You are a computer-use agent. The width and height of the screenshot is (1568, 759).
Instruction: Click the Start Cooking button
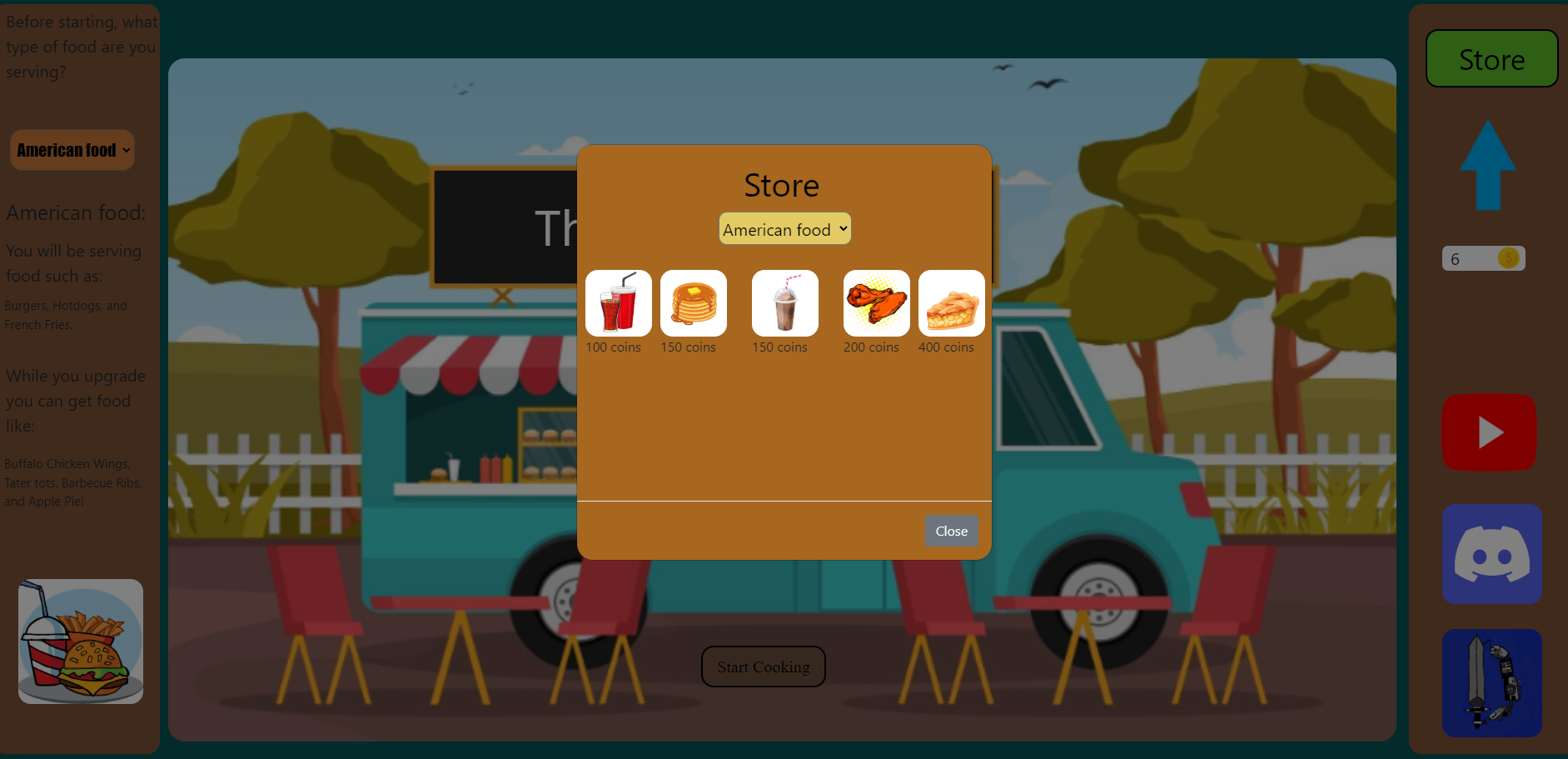point(763,667)
